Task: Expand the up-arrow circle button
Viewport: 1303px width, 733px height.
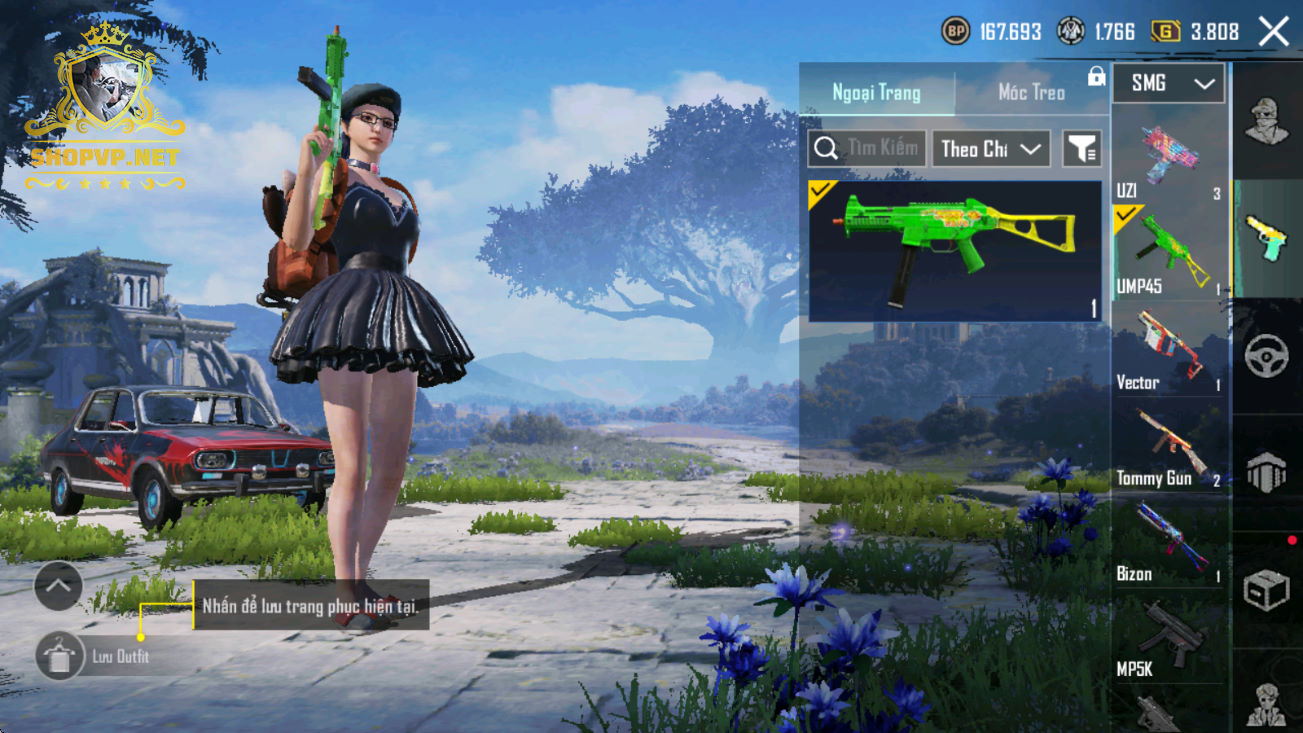Action: [x=58, y=587]
